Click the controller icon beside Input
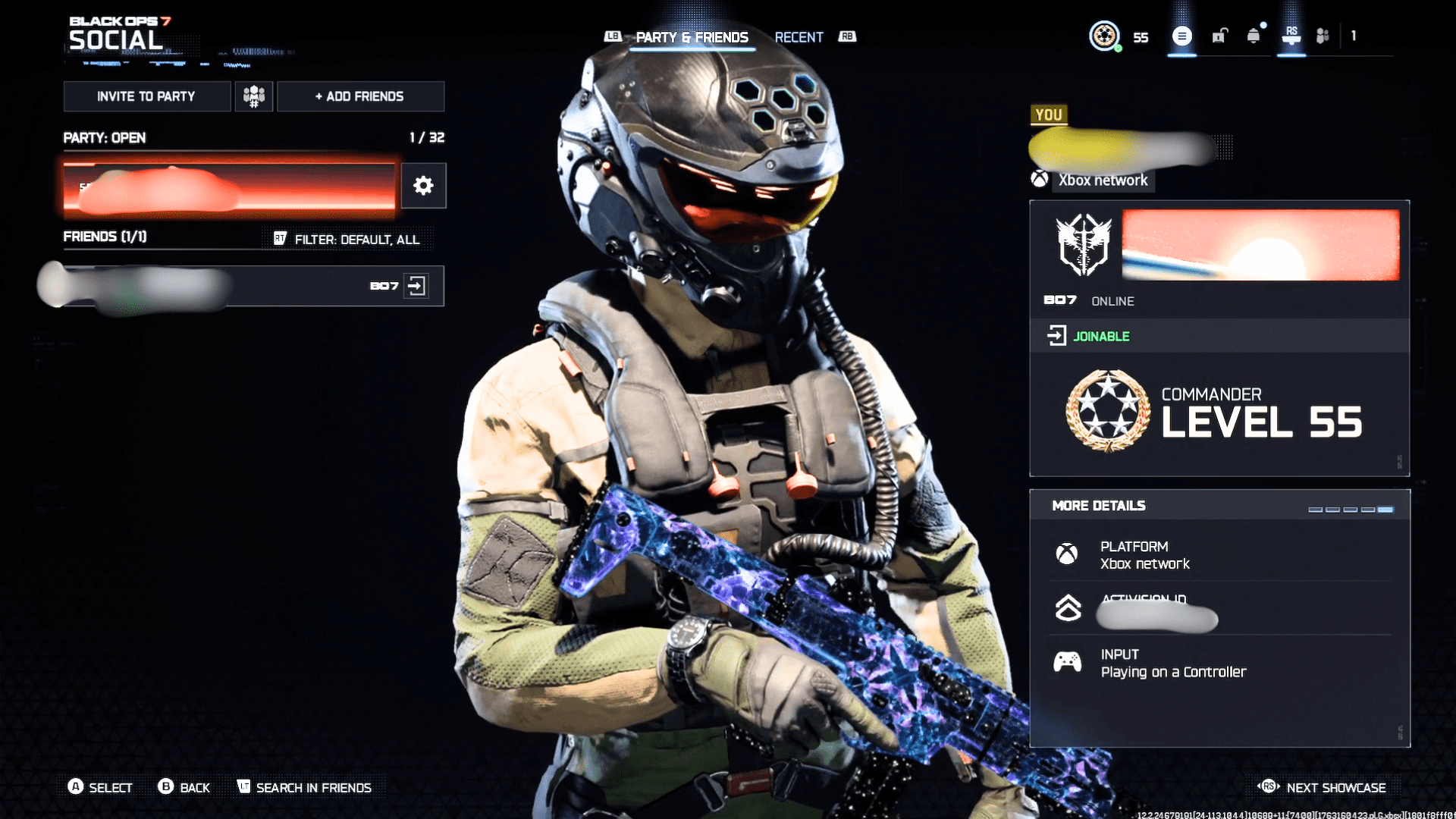This screenshot has width=1456, height=819. click(1068, 662)
